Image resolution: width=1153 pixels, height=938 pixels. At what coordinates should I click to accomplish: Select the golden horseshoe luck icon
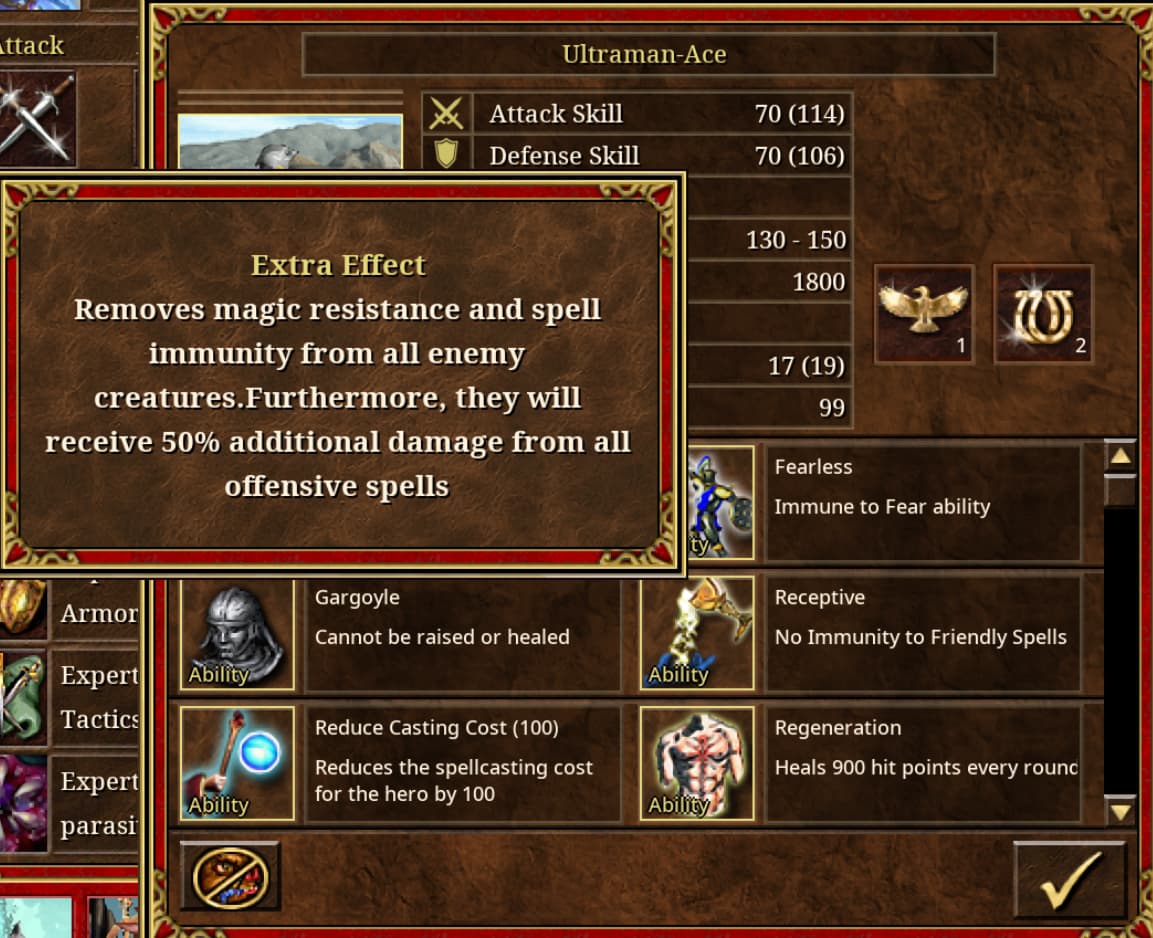1042,313
